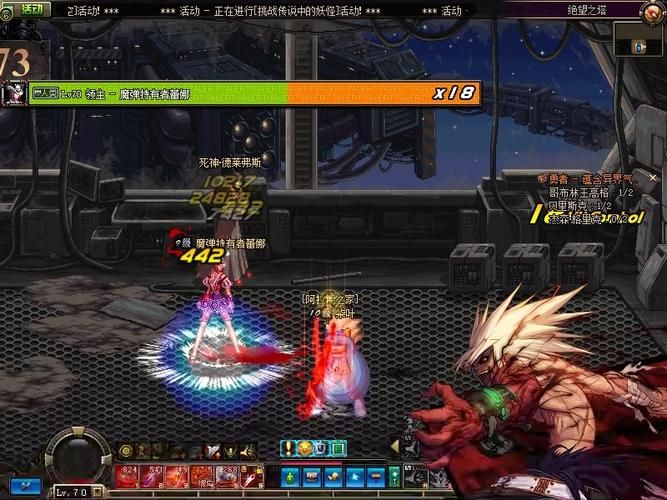
Task: Expand the menu bar arrow button
Action: (x=394, y=446)
